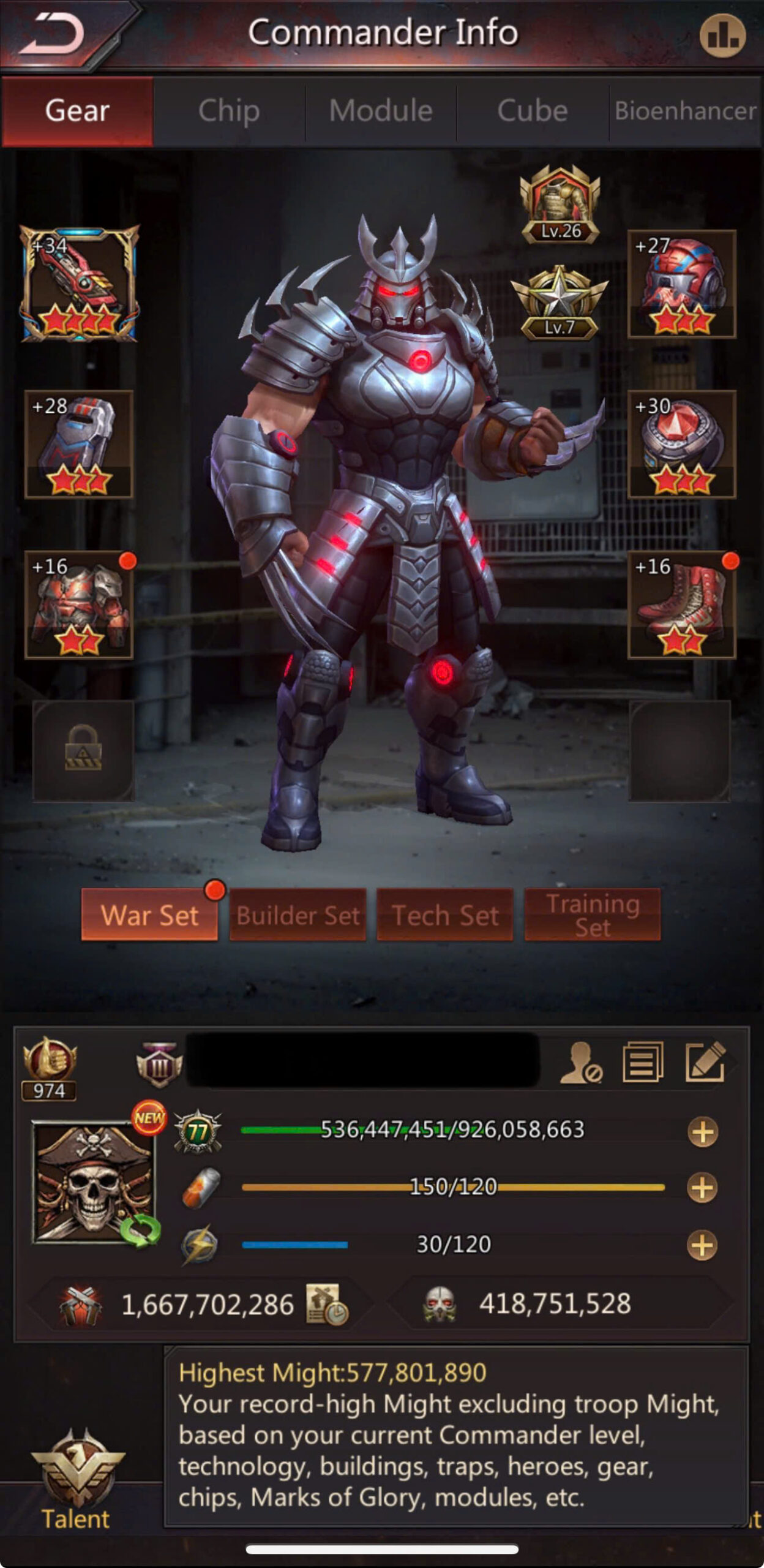Activate the Training Set loadout
This screenshot has height=1568, width=764.
pyautogui.click(x=593, y=914)
